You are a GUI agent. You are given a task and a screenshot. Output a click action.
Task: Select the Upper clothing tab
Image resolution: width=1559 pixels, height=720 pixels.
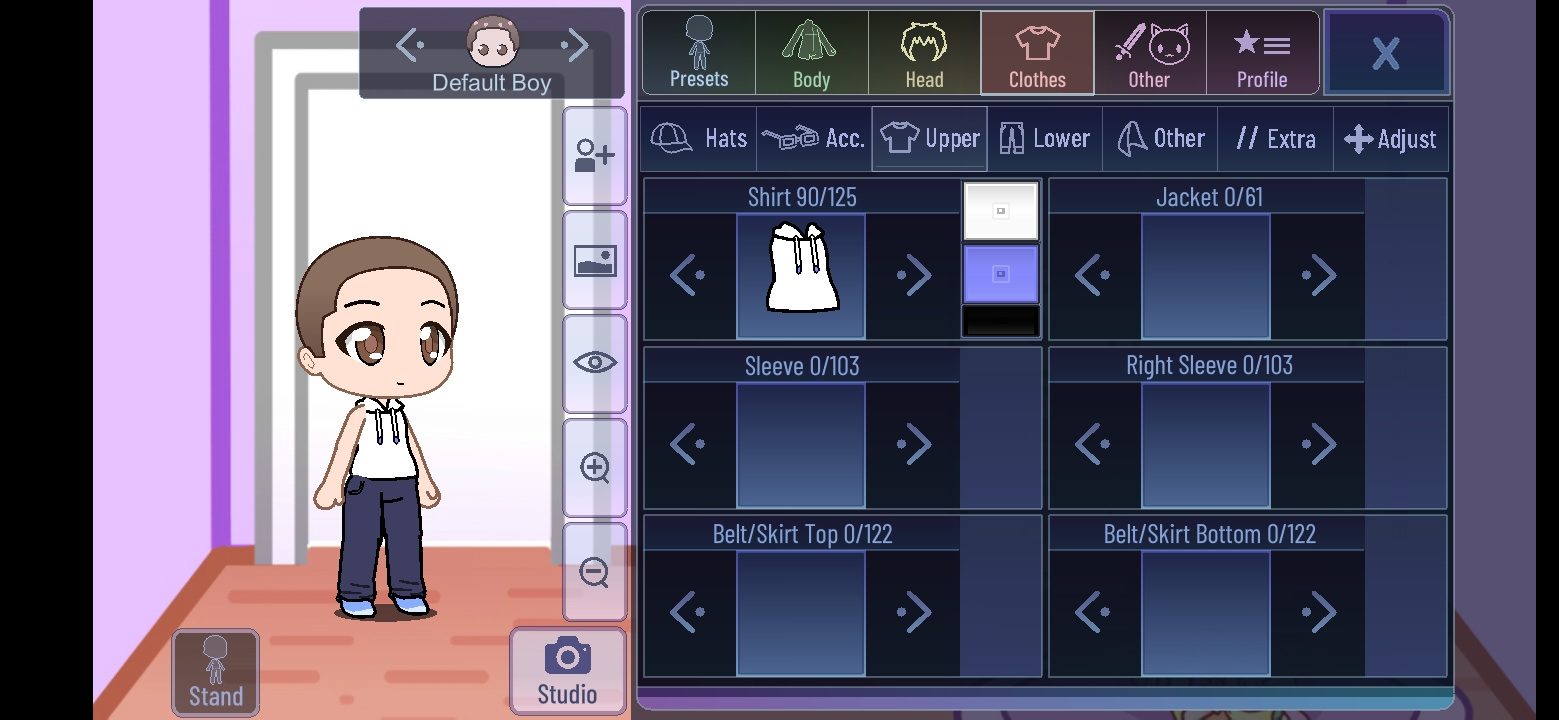click(928, 138)
